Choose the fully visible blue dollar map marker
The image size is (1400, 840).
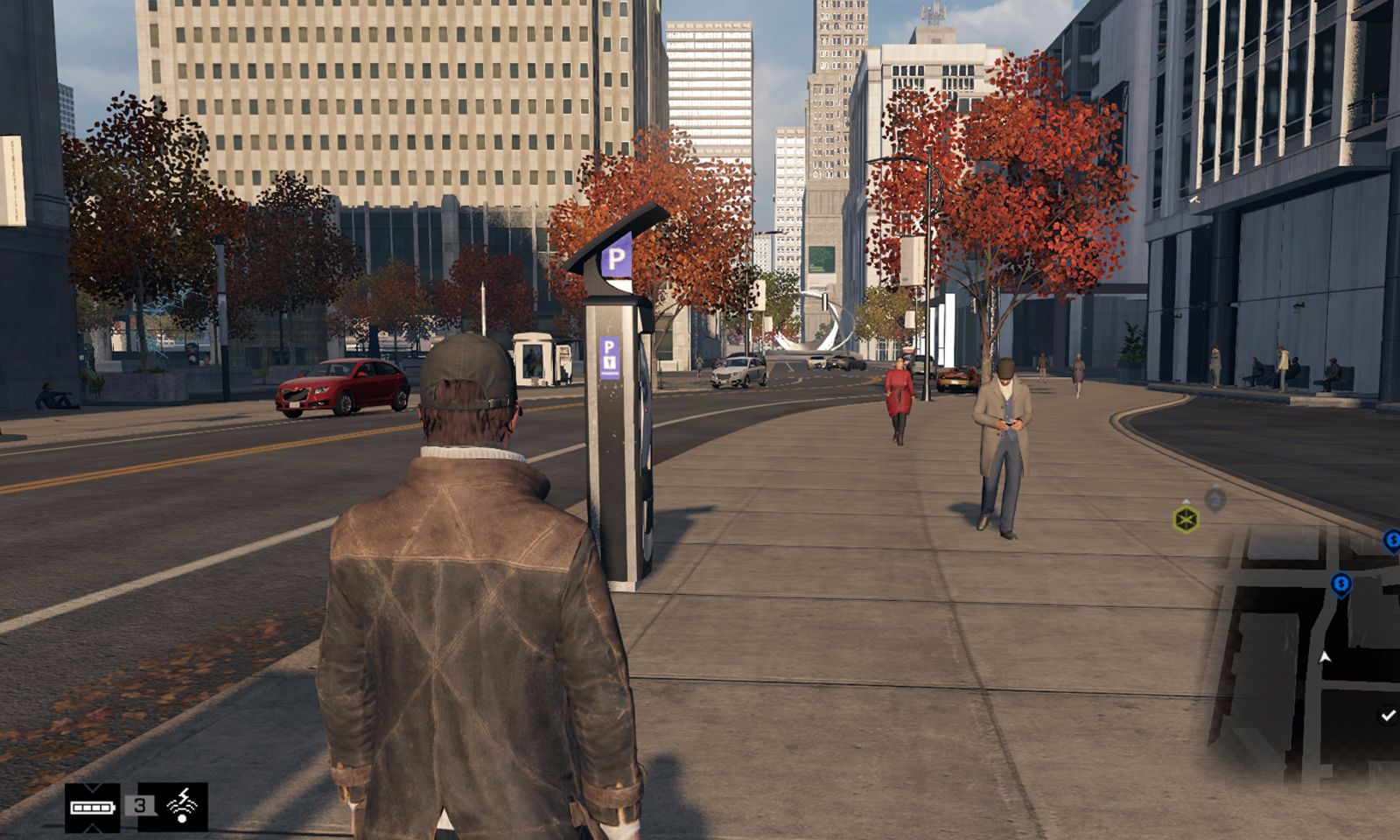(x=1340, y=584)
